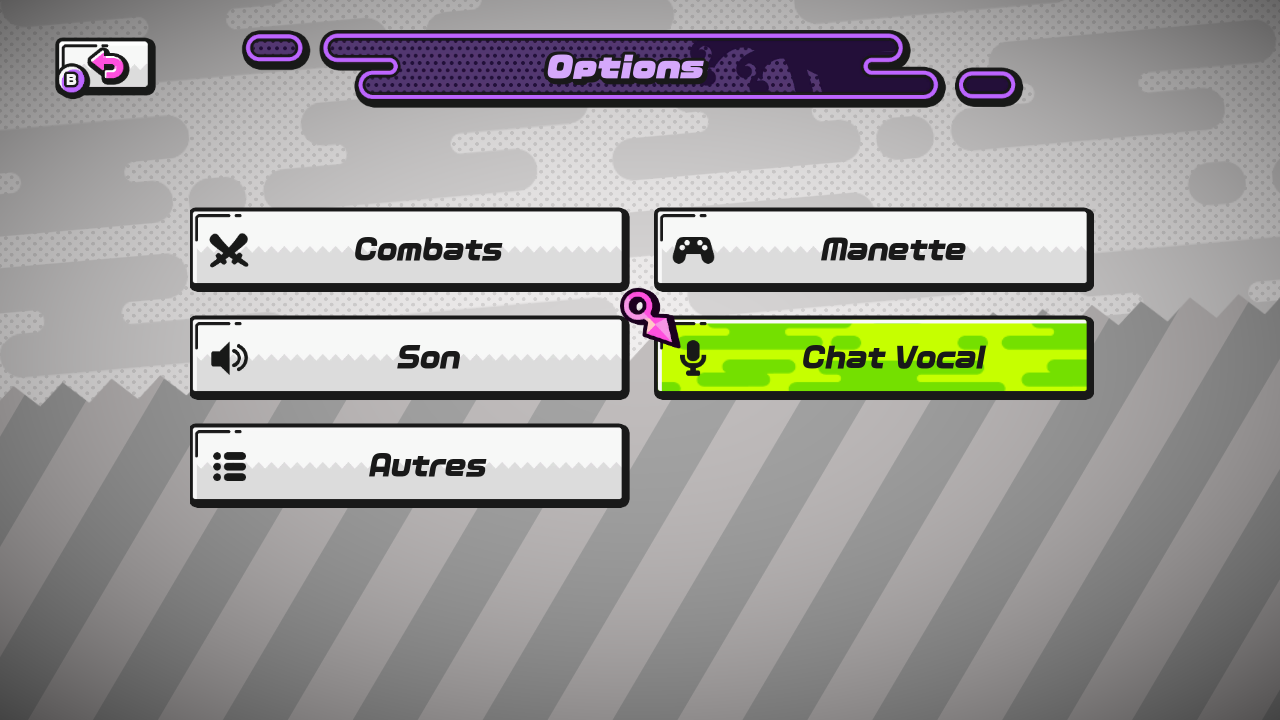Viewport: 1280px width, 720px height.
Task: Open the Autres settings entry
Action: [408, 465]
